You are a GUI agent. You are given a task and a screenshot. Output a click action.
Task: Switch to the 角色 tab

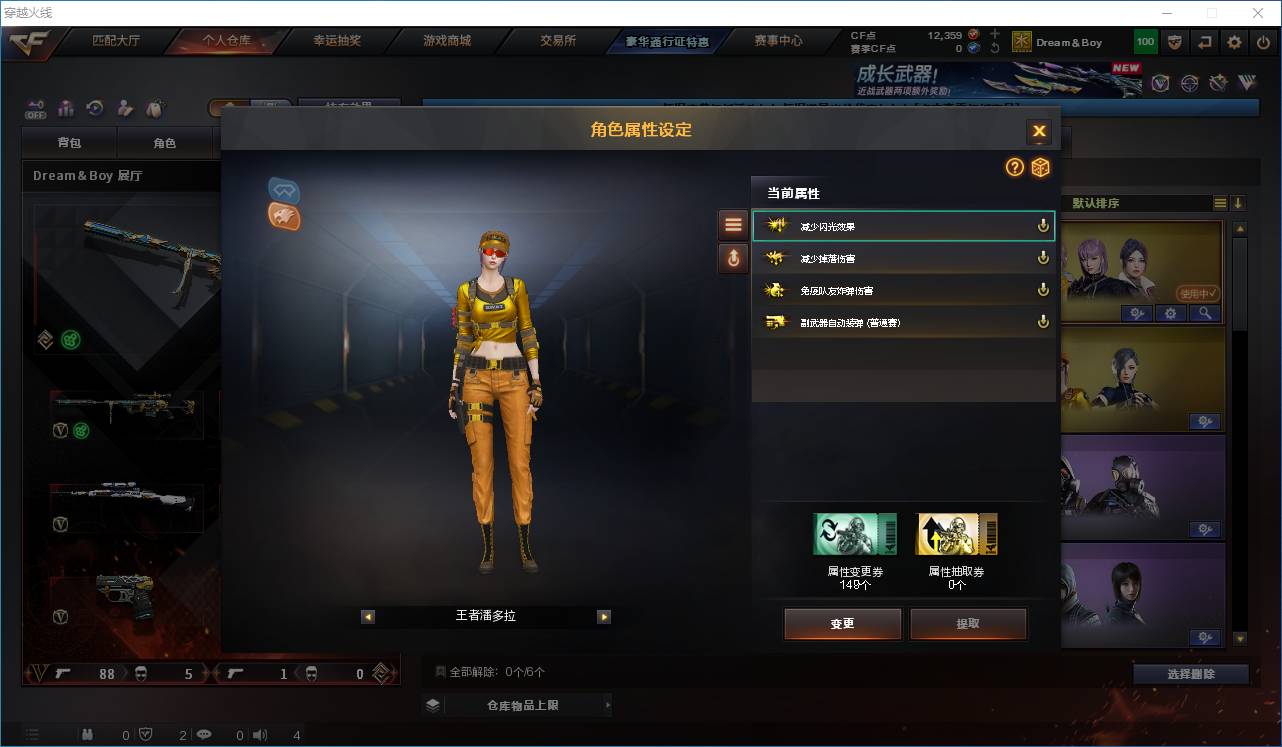click(166, 142)
